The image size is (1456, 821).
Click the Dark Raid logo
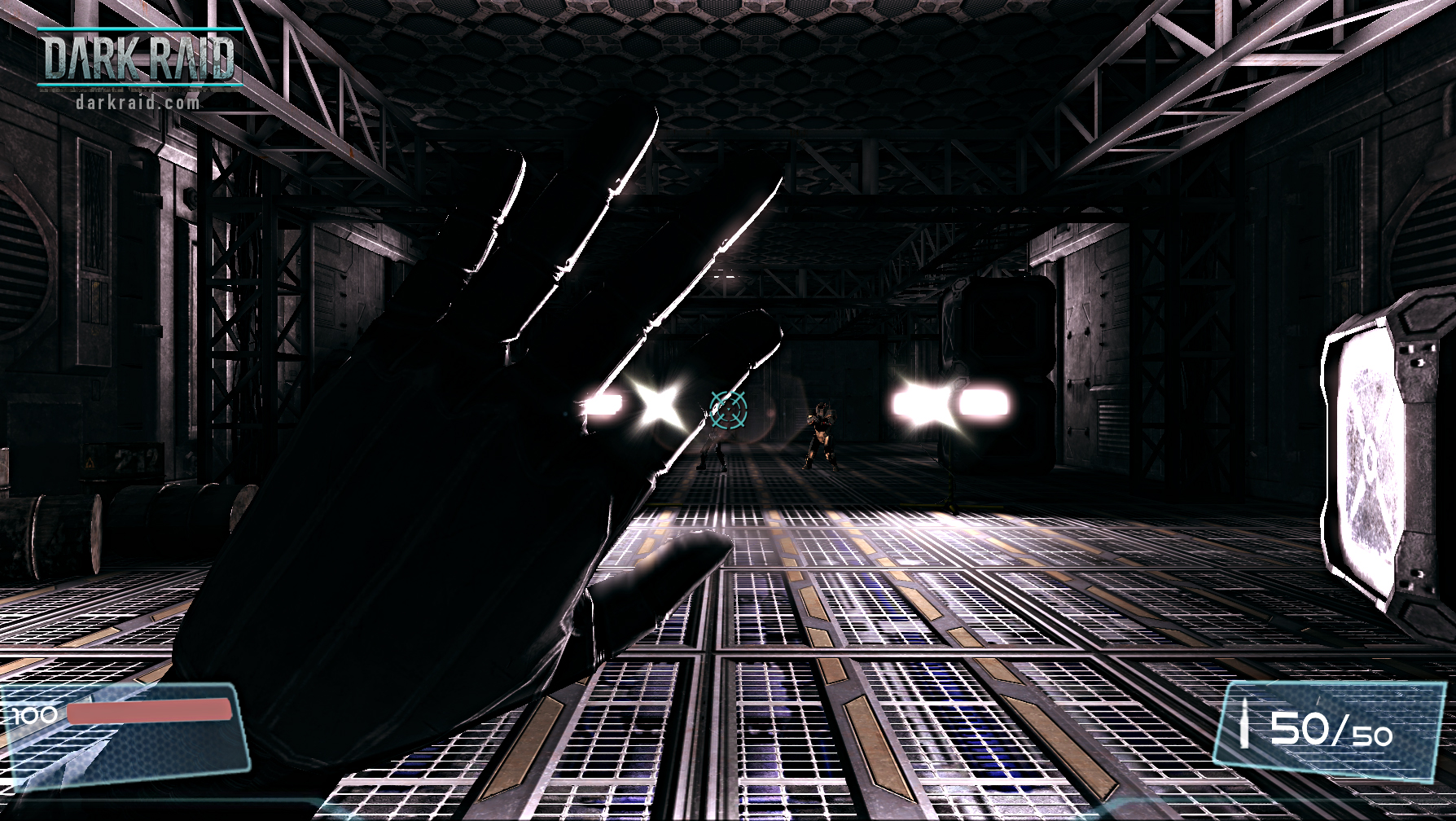pyautogui.click(x=138, y=57)
